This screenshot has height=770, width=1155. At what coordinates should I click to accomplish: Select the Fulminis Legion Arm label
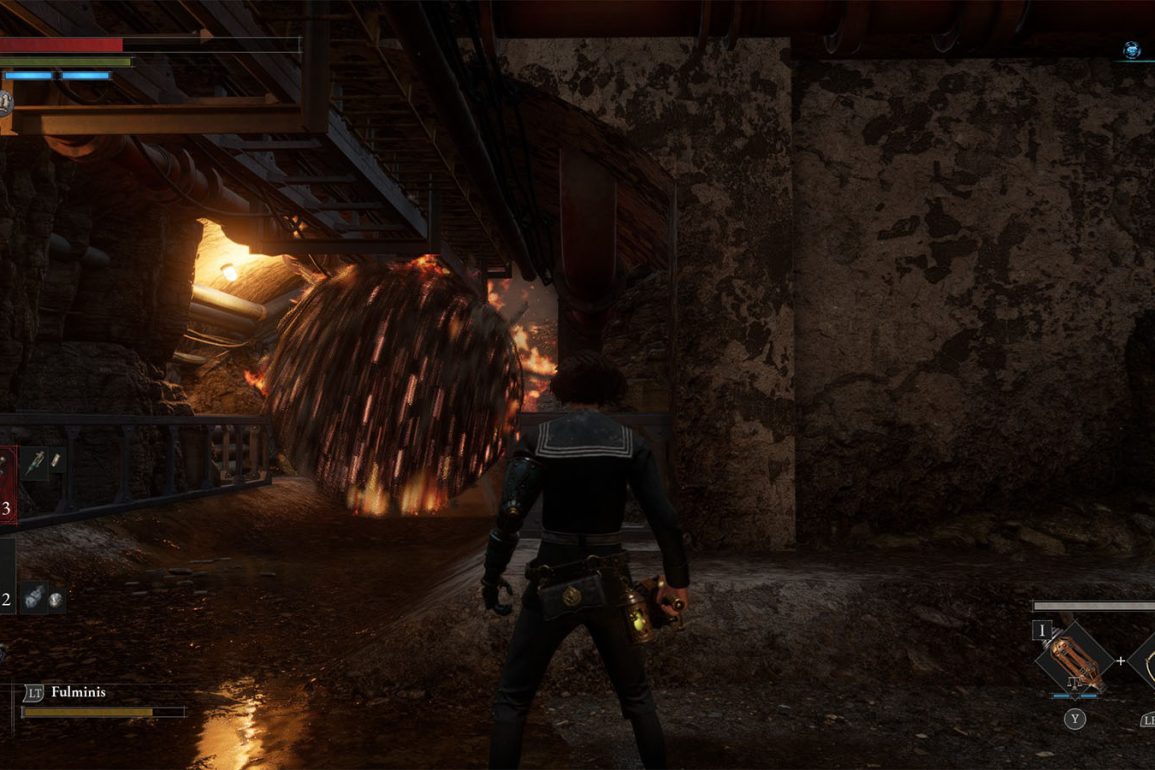point(78,692)
